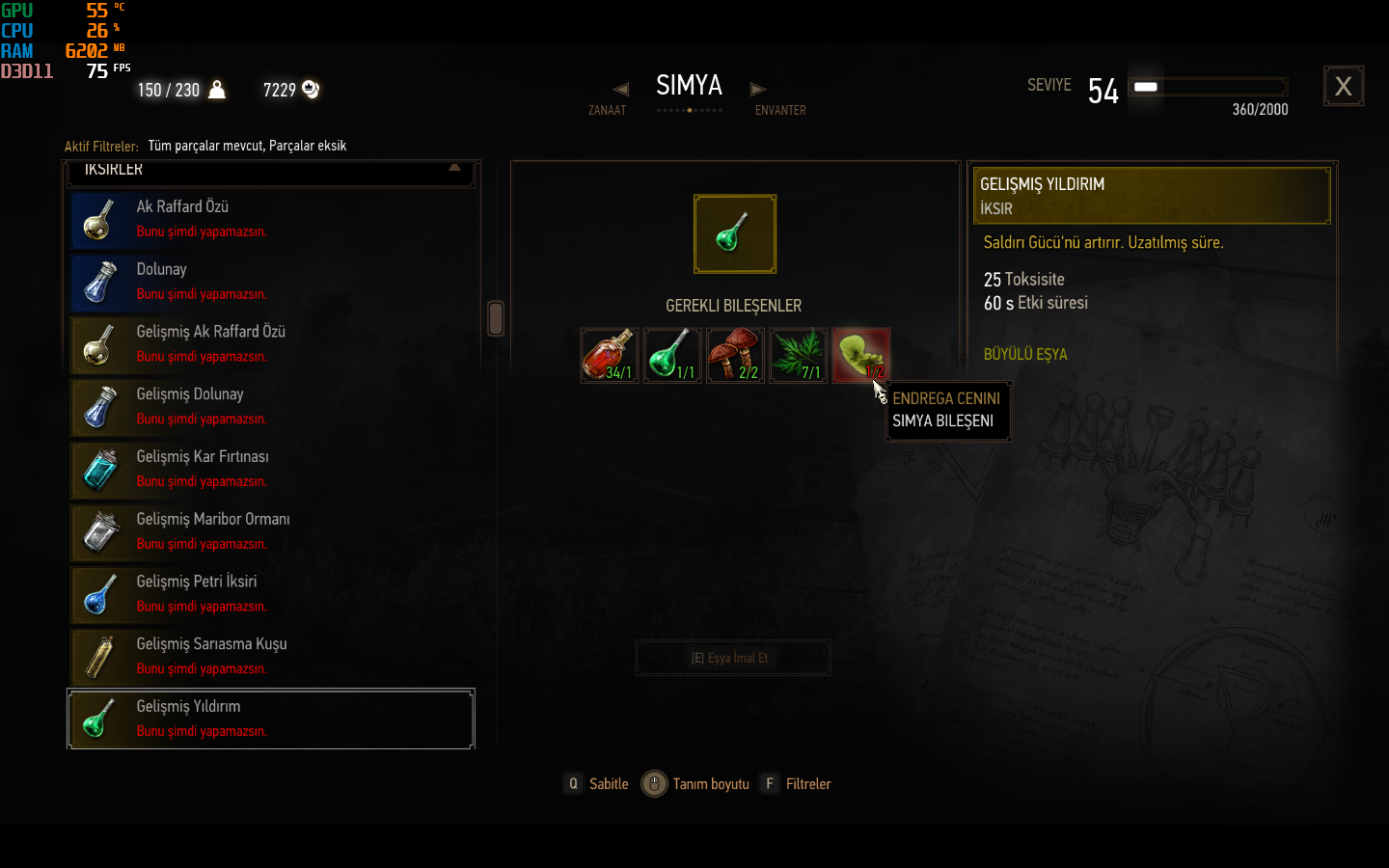Choose Gelişmiş Ak Raffard Özü recipe
Screen dimensions: 1389x868
[x=271, y=344]
